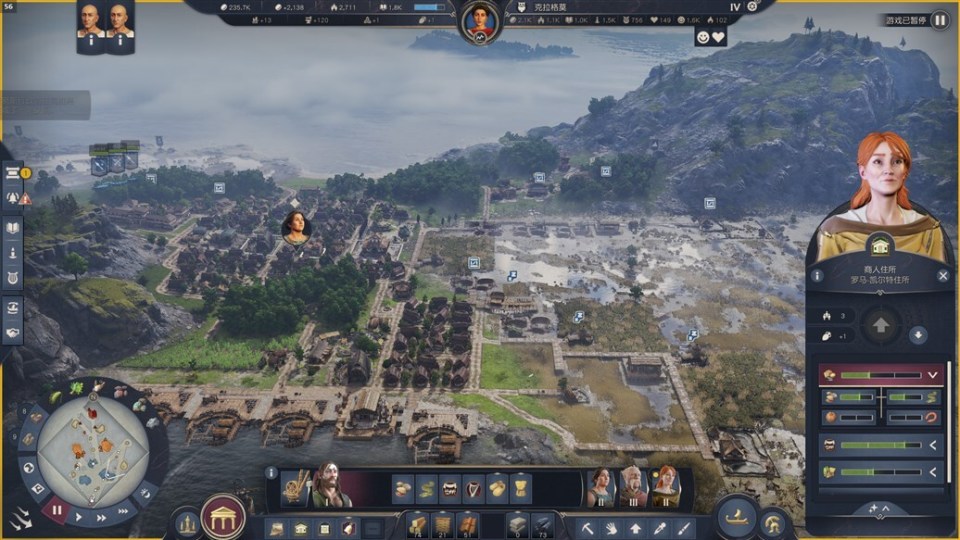The image size is (960, 540).
Task: Select the red-haired woman population tier portrait
Action: point(664,487)
